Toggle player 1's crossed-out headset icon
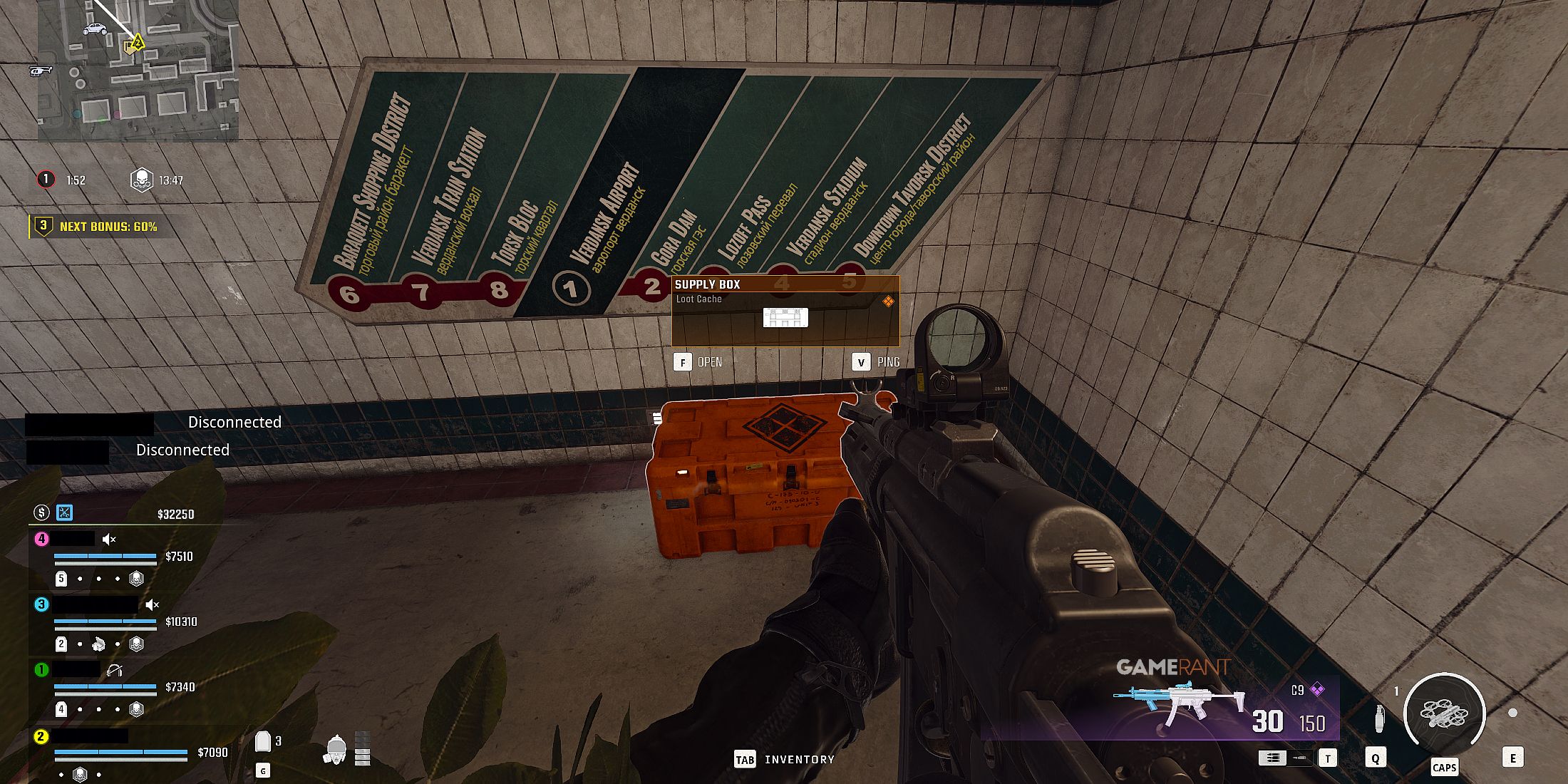Image resolution: width=1568 pixels, height=784 pixels. pyautogui.click(x=113, y=670)
